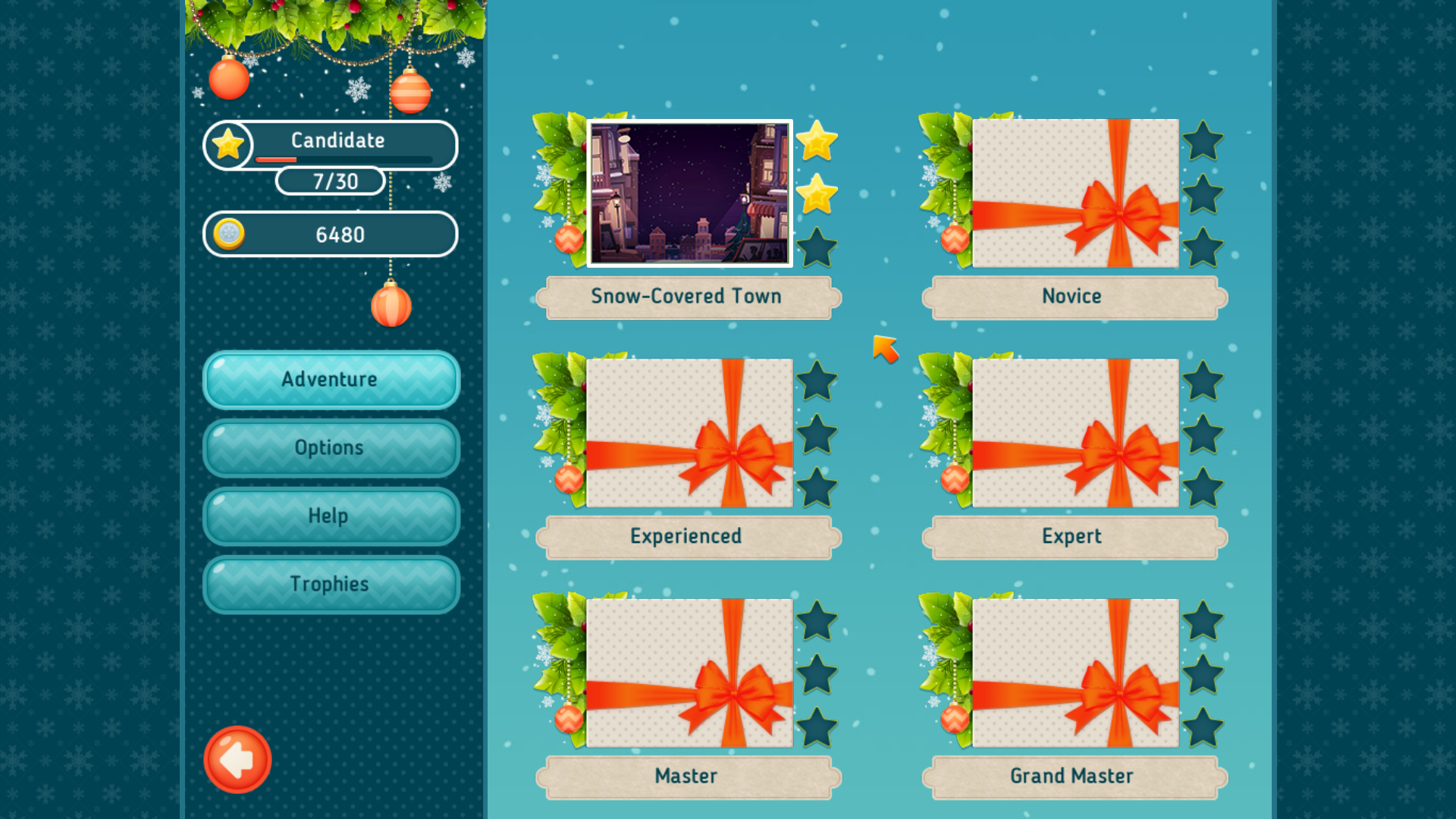Open the Help screen
The height and width of the screenshot is (819, 1456).
[331, 516]
